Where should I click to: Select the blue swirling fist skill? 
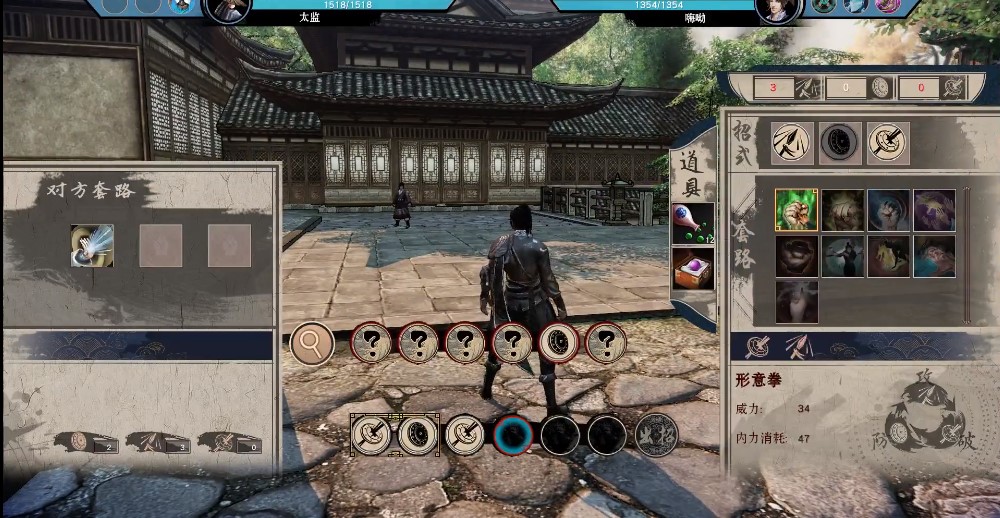pos(888,211)
